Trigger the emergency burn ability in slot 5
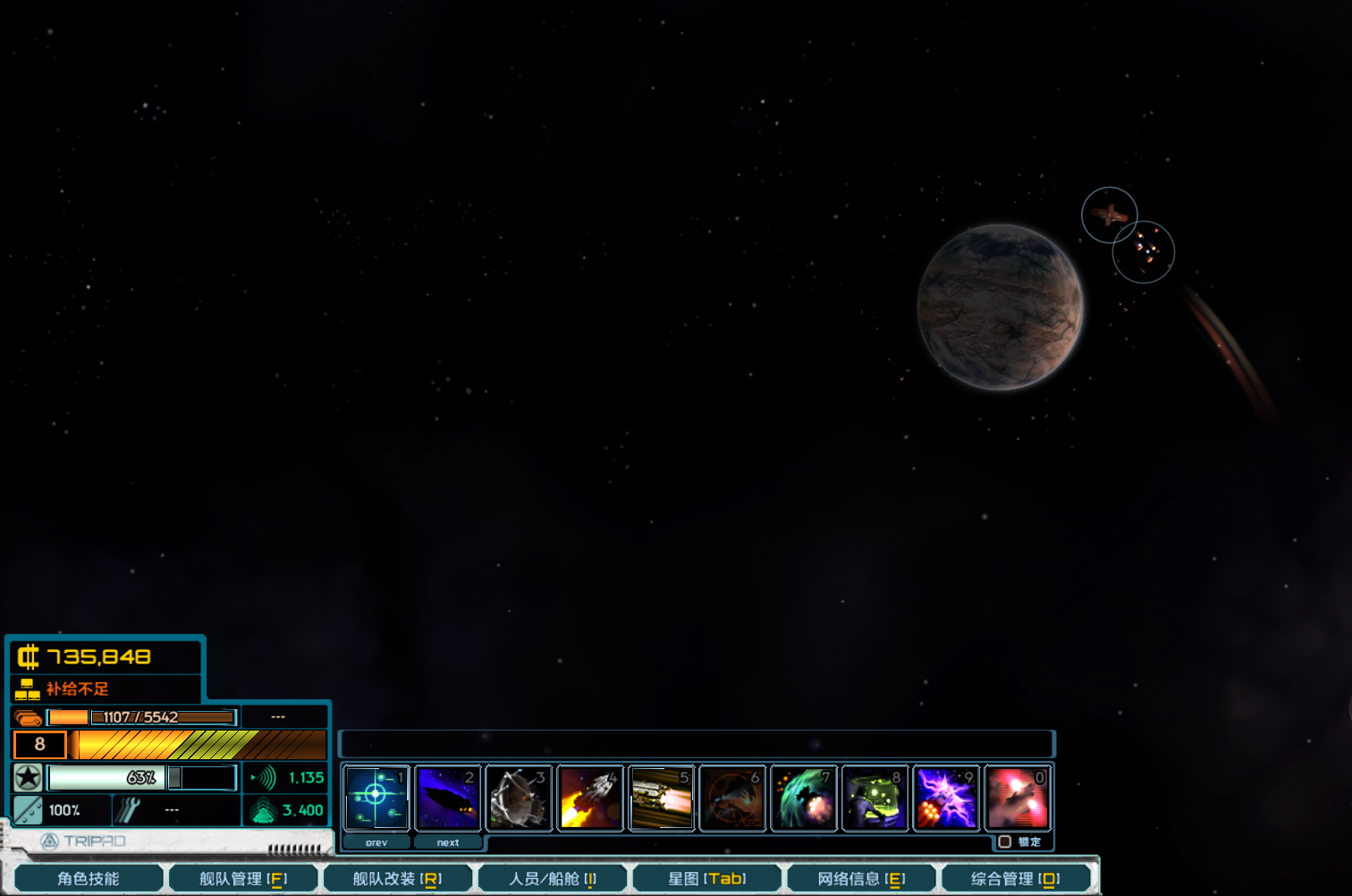The height and width of the screenshot is (896, 1352). 662,797
